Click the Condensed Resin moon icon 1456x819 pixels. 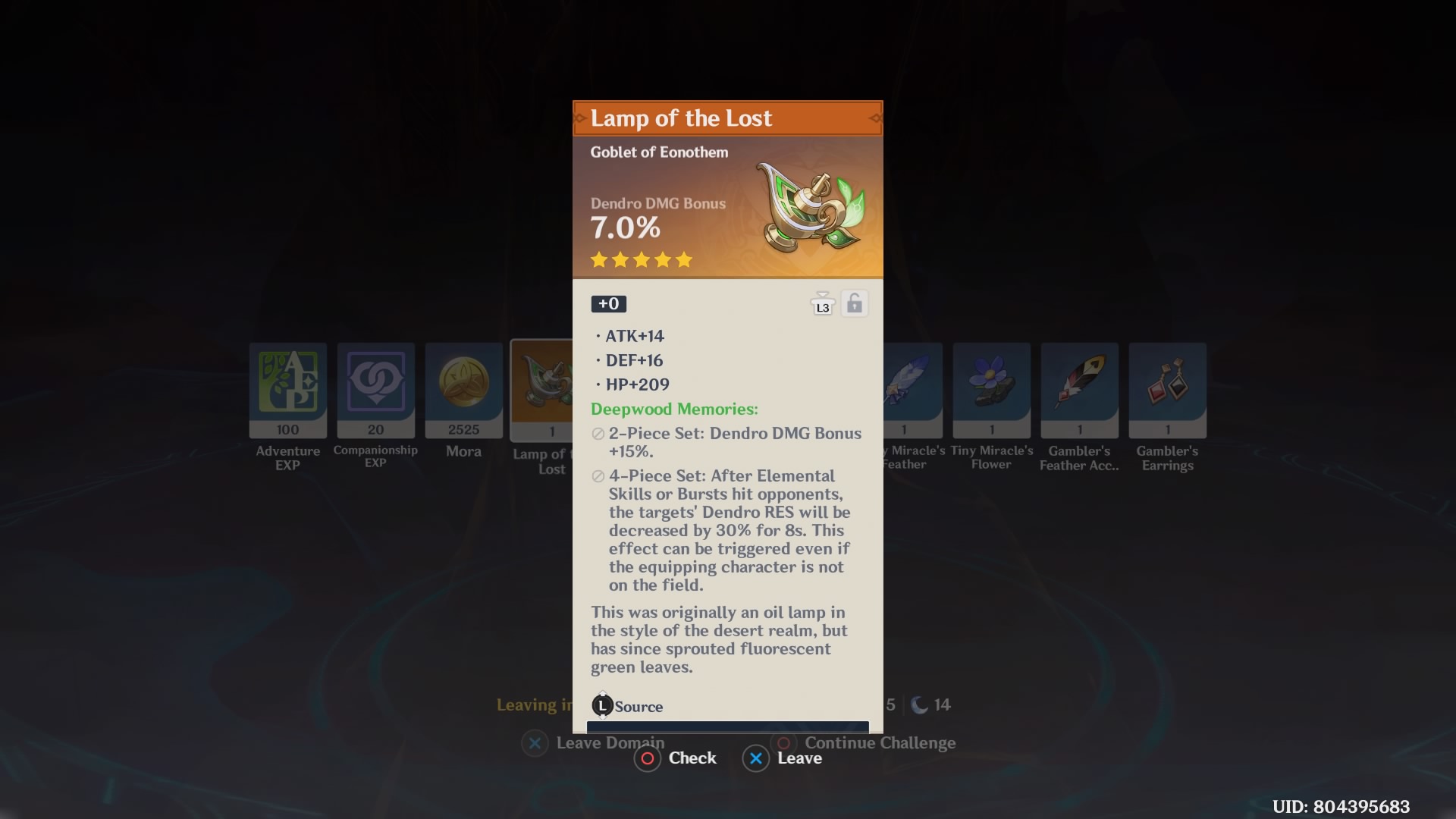click(x=920, y=704)
